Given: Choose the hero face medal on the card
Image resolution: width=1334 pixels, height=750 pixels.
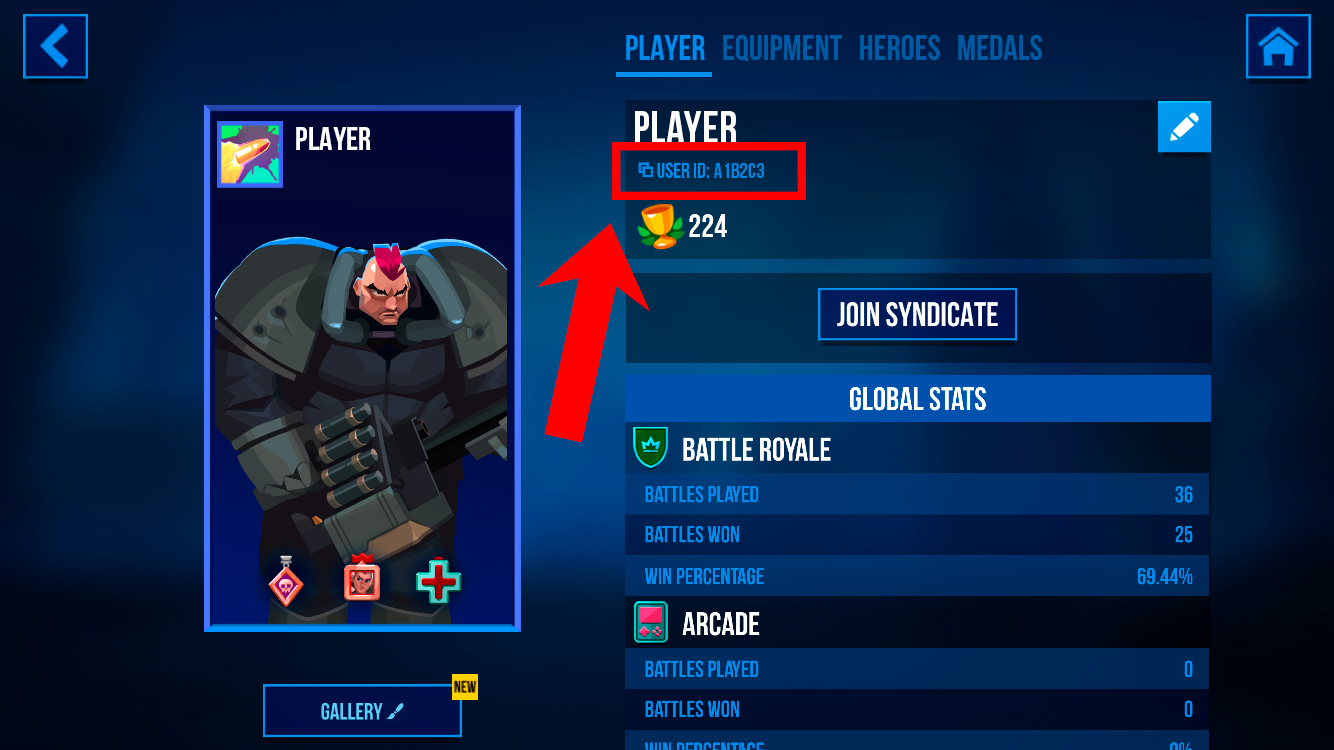Looking at the screenshot, I should pyautogui.click(x=361, y=580).
